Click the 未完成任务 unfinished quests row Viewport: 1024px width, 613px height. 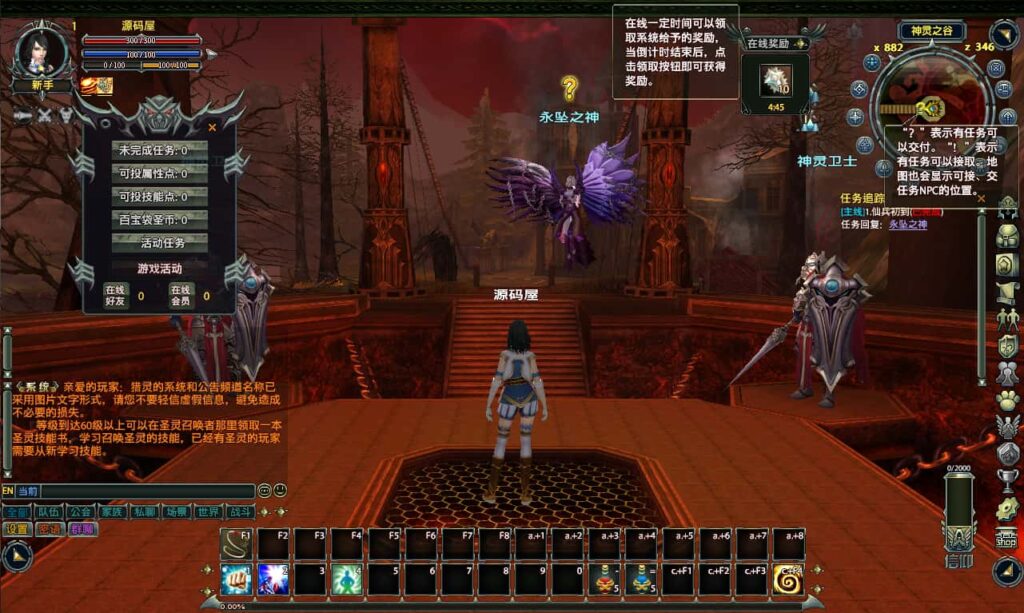(x=159, y=150)
